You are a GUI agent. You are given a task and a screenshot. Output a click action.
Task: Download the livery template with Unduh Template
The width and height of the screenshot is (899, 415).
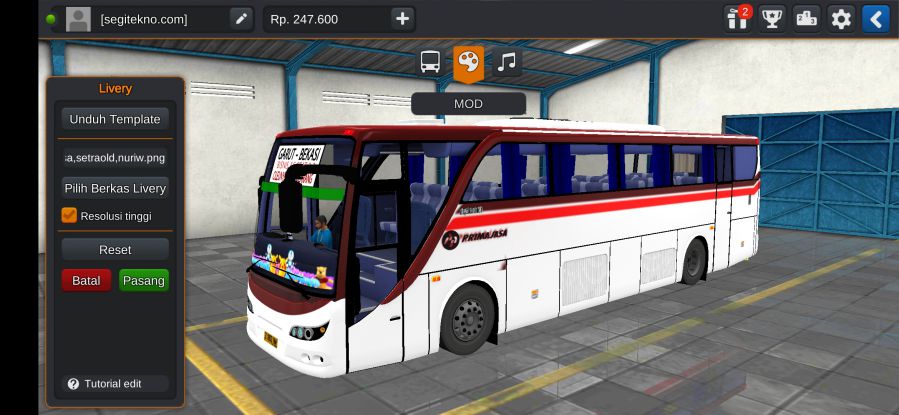click(114, 119)
